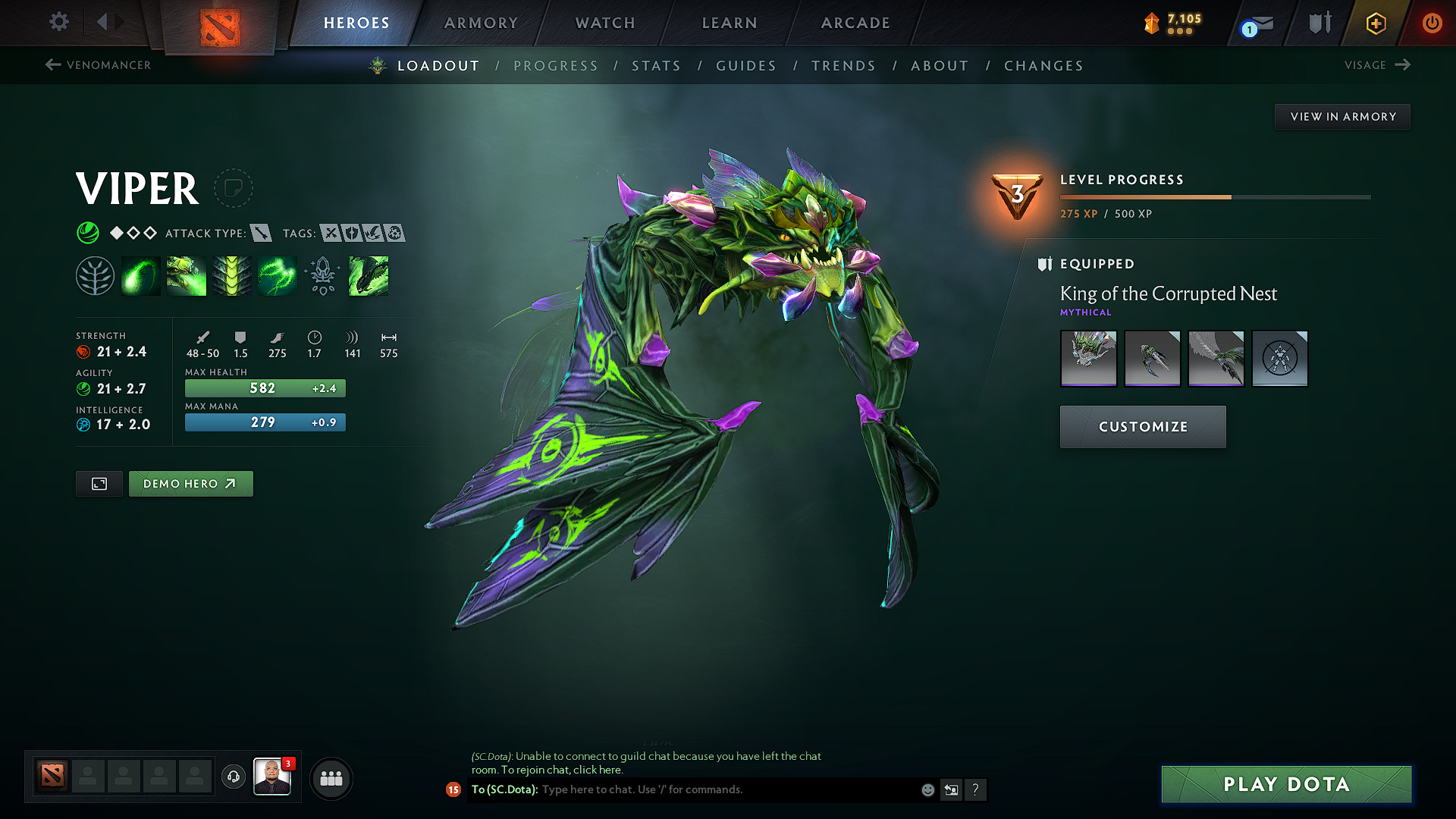This screenshot has height=819, width=1456.
Task: Switch to the STATS tab
Action: click(657, 66)
